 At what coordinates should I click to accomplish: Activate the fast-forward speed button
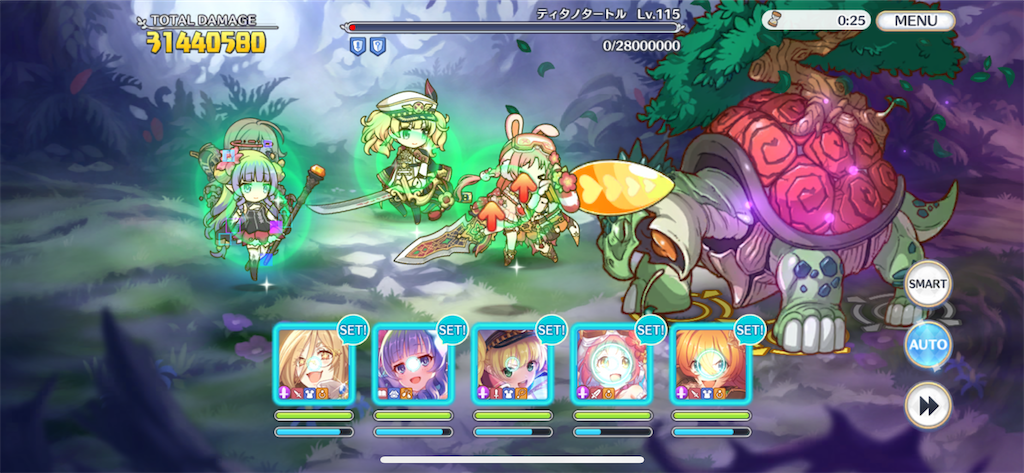[x=927, y=406]
